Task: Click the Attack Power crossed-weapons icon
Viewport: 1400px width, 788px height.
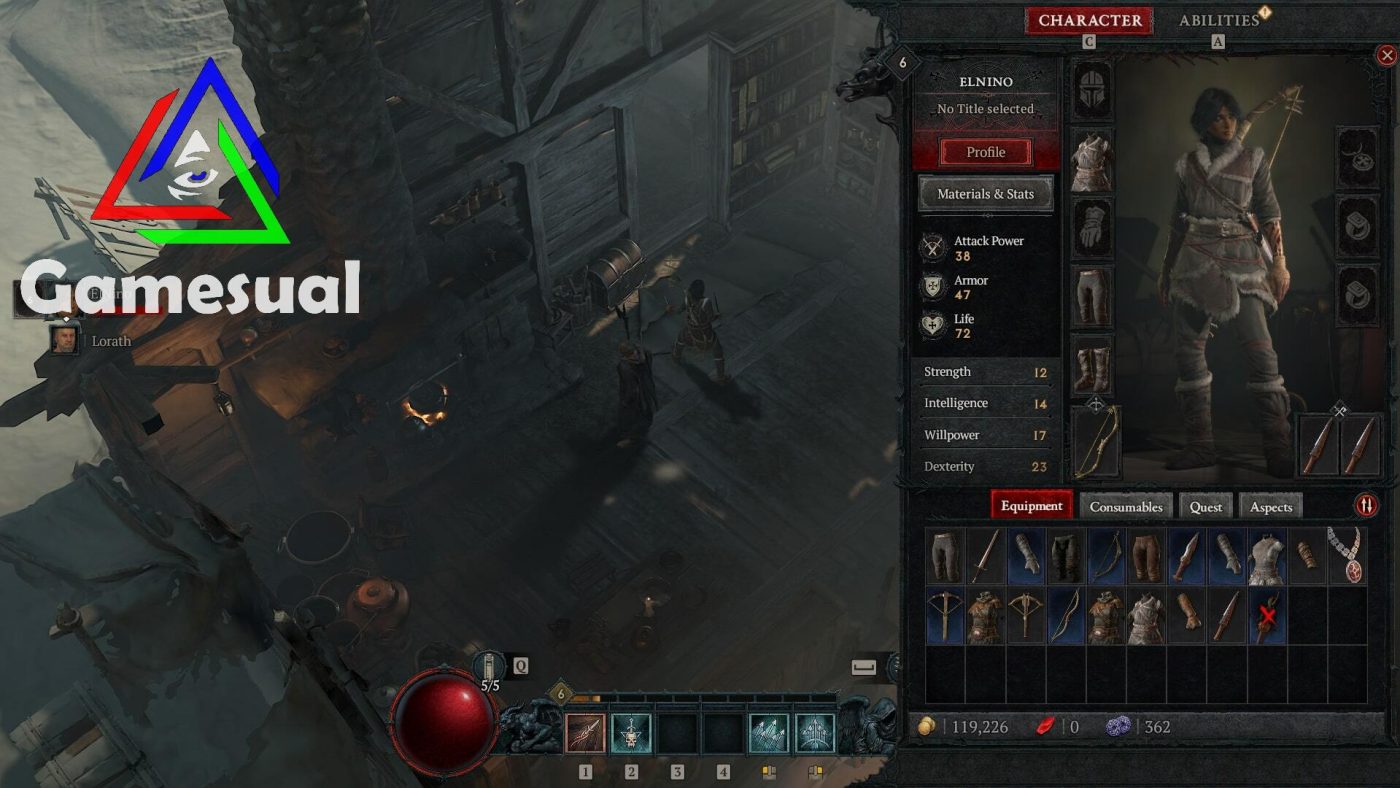Action: click(934, 247)
